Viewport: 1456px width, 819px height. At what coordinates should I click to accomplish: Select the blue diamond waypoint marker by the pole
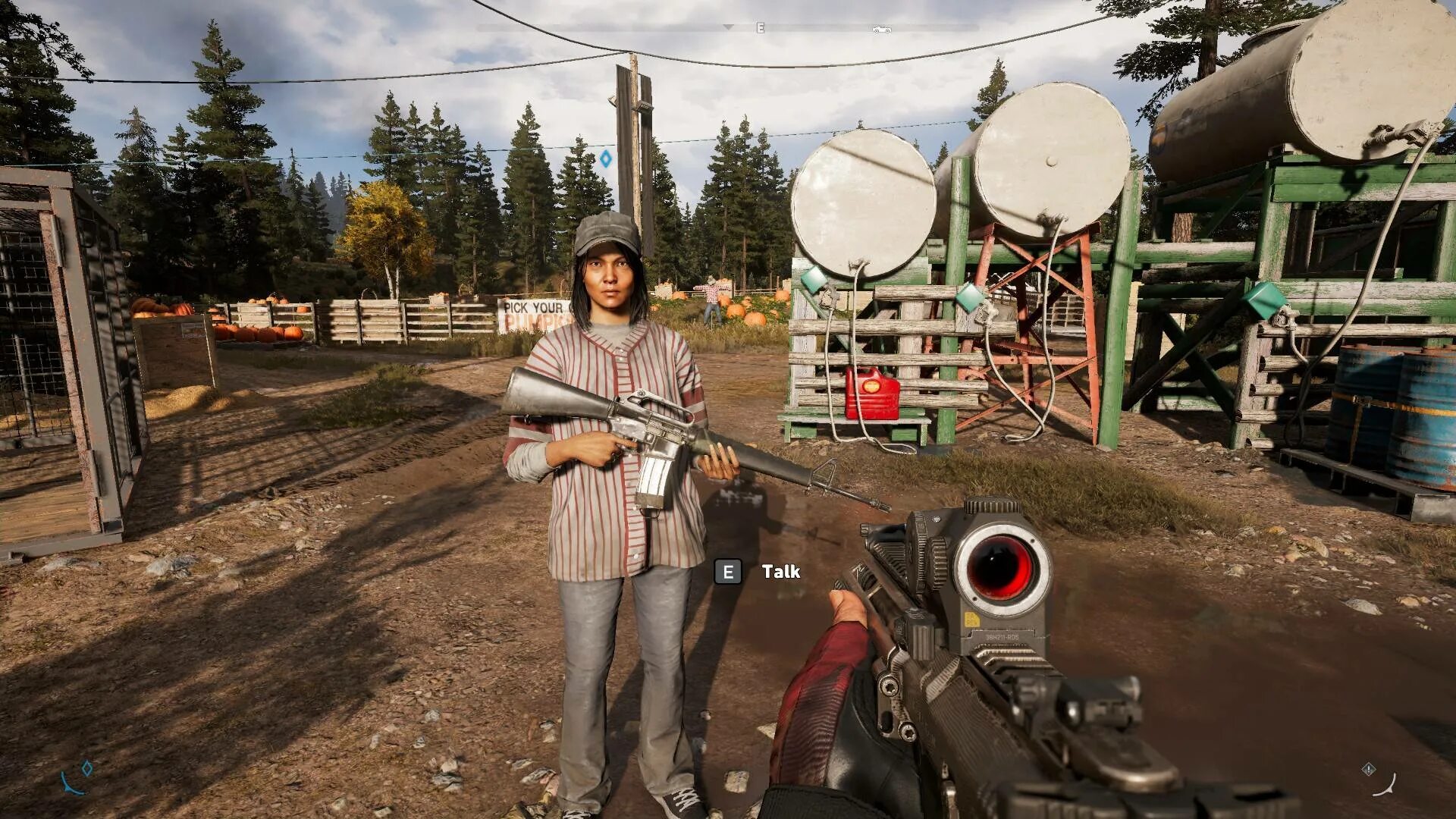point(605,159)
